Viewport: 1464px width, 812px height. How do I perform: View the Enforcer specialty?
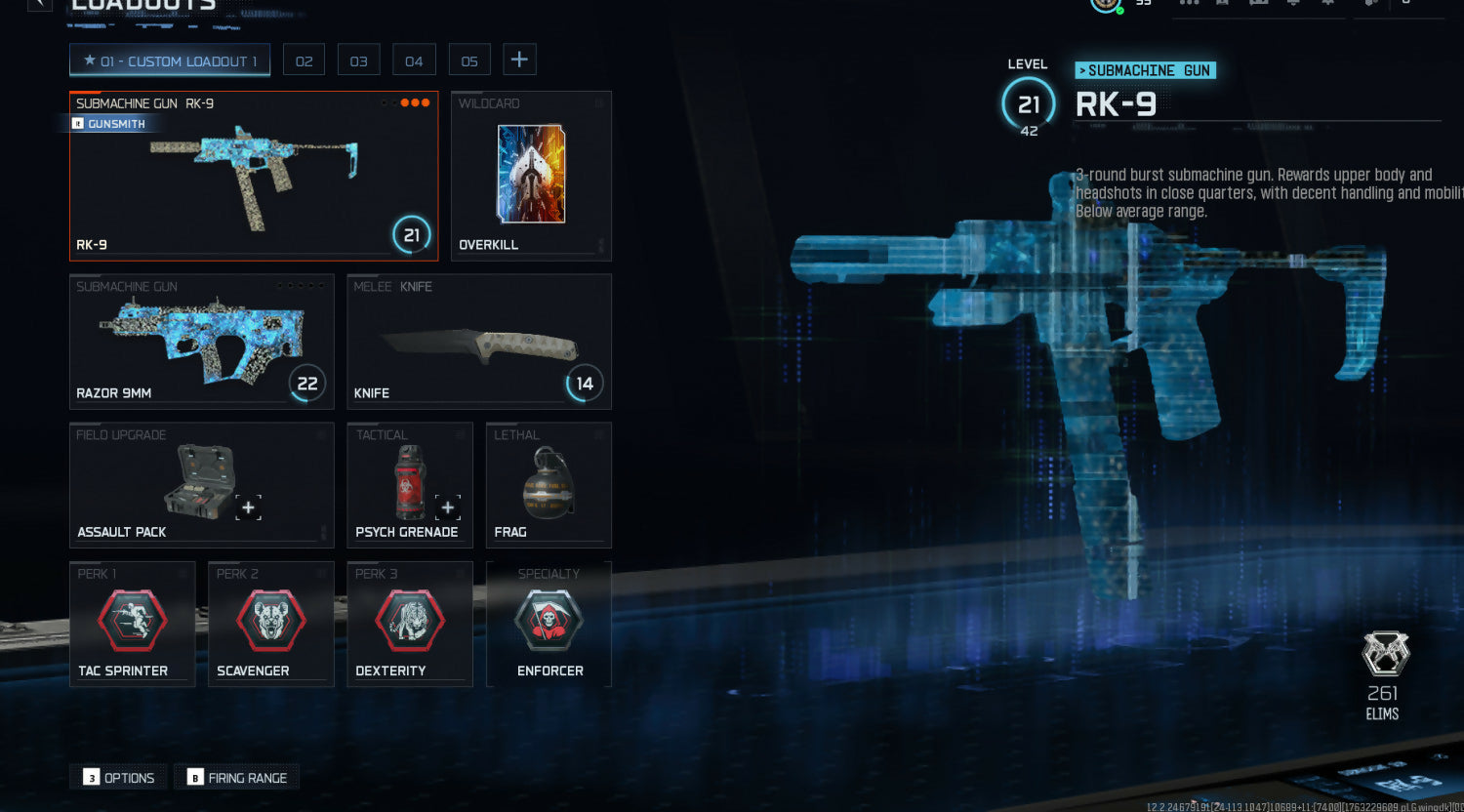[x=549, y=624]
